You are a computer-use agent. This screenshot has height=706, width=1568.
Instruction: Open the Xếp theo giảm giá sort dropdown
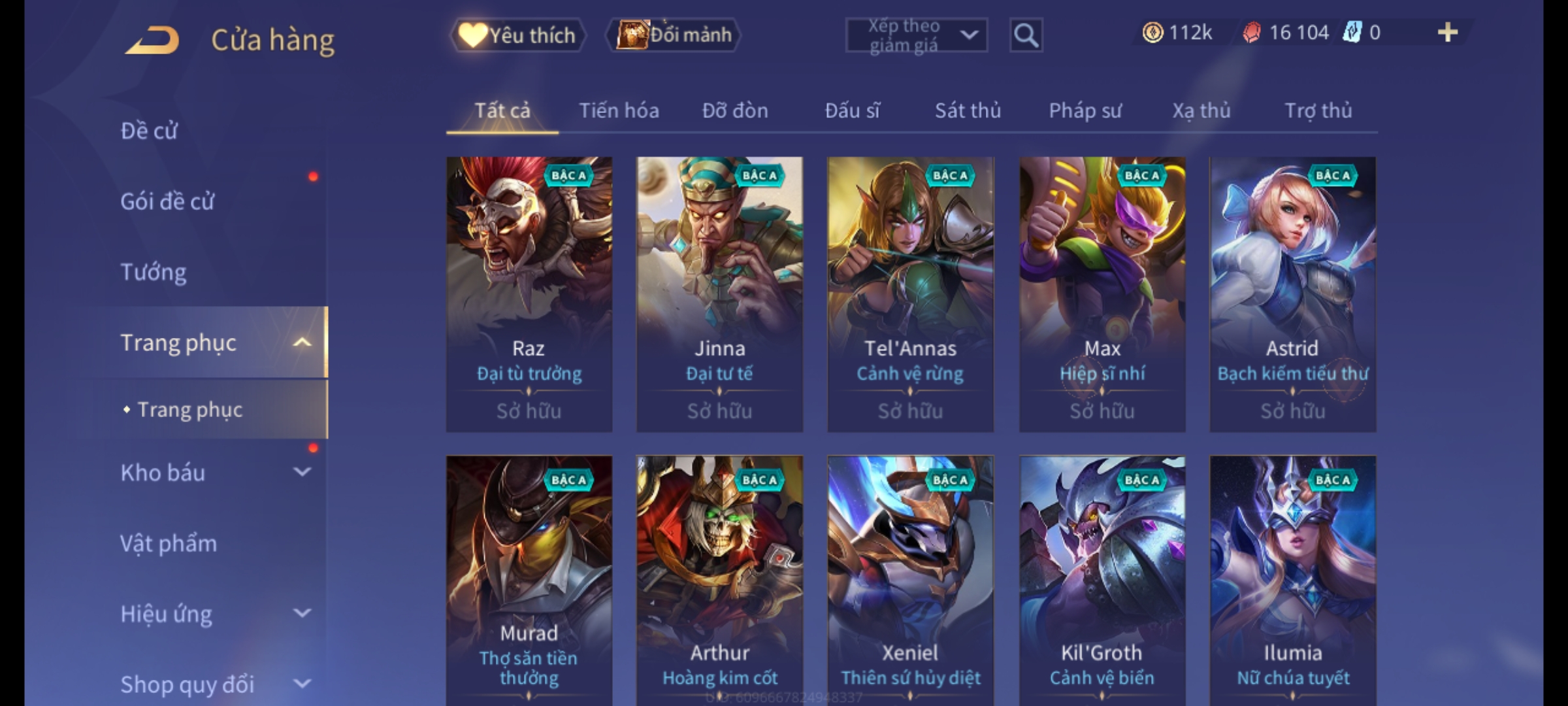click(916, 35)
